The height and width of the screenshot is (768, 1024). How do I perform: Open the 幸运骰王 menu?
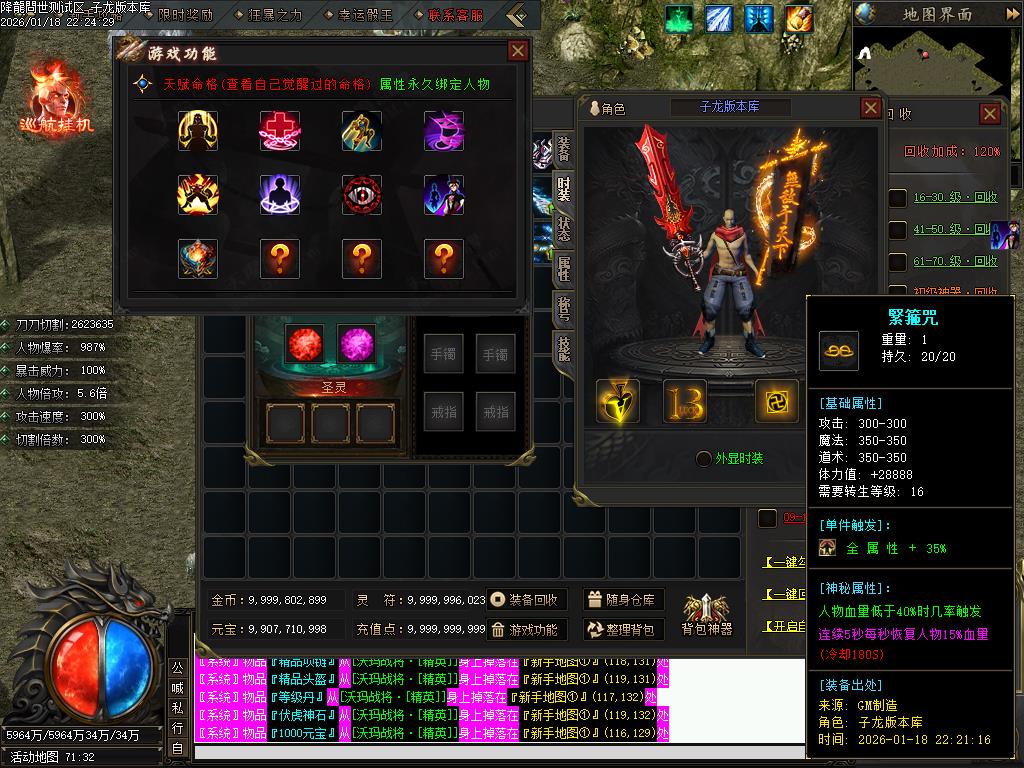tap(358, 15)
